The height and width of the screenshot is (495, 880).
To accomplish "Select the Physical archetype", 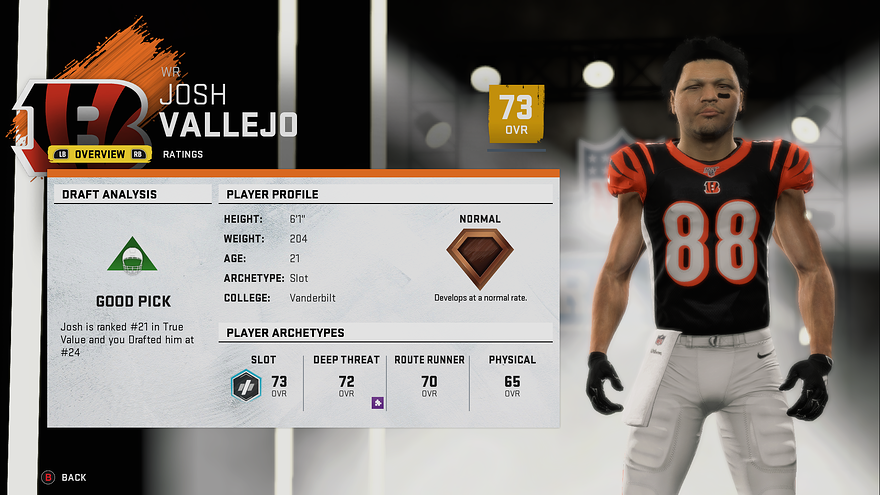I will pyautogui.click(x=512, y=380).
